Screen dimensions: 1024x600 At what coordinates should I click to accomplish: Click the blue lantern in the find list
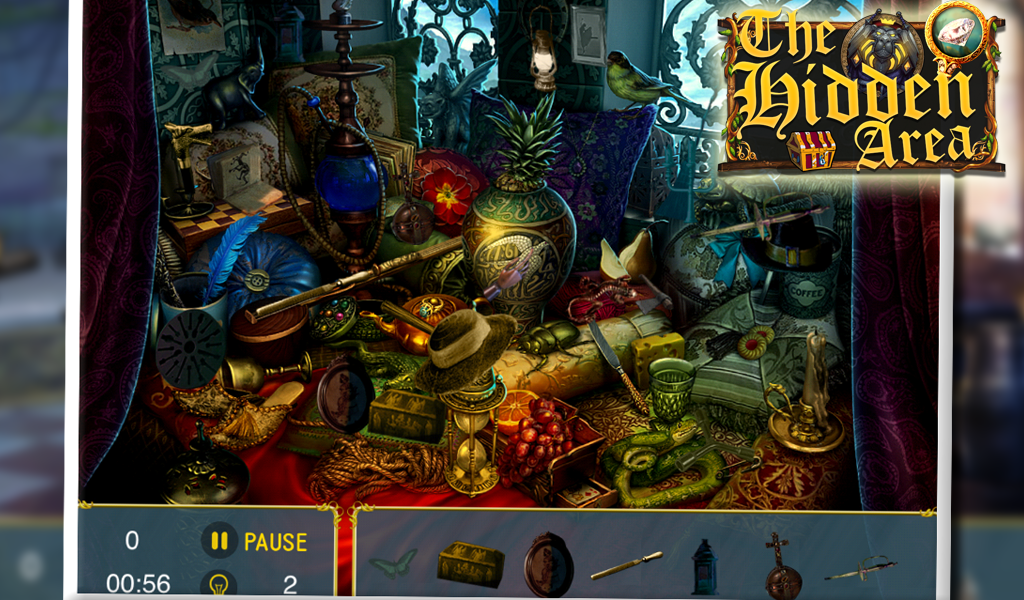pyautogui.click(x=704, y=567)
